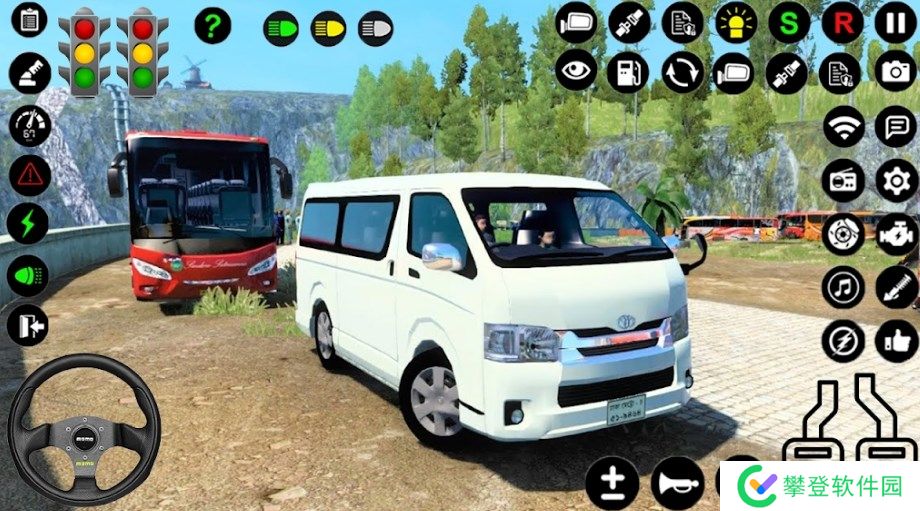Sound the horn
The height and width of the screenshot is (511, 920).
click(x=676, y=484)
